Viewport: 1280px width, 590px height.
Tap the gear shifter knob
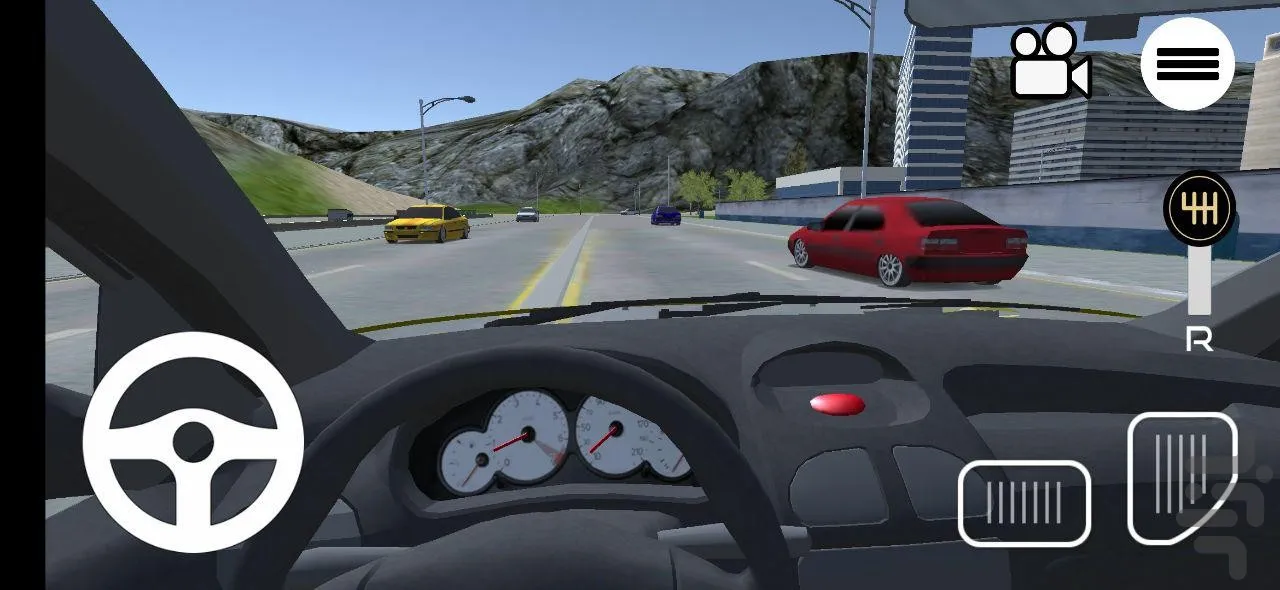tap(1199, 208)
